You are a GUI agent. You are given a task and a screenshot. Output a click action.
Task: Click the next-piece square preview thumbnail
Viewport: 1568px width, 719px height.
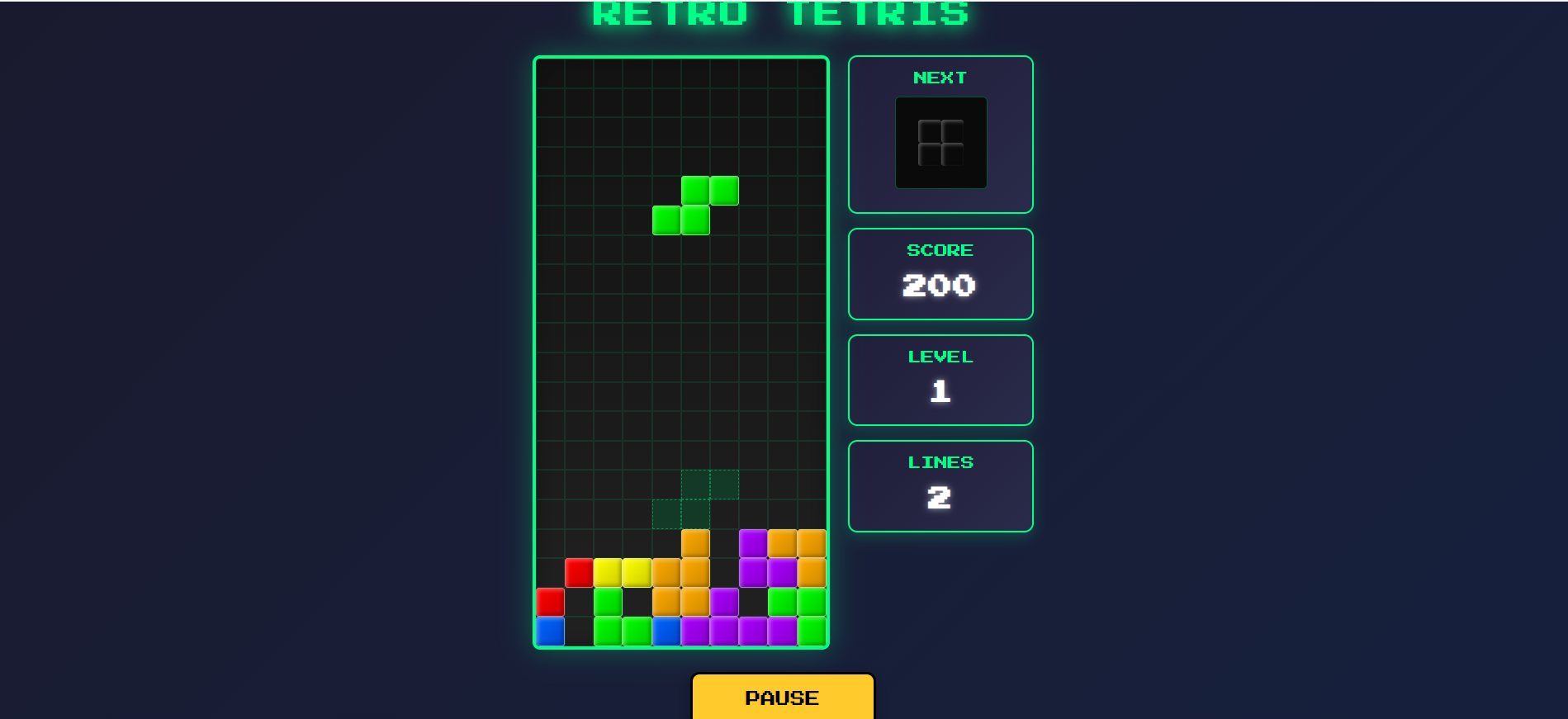940,142
